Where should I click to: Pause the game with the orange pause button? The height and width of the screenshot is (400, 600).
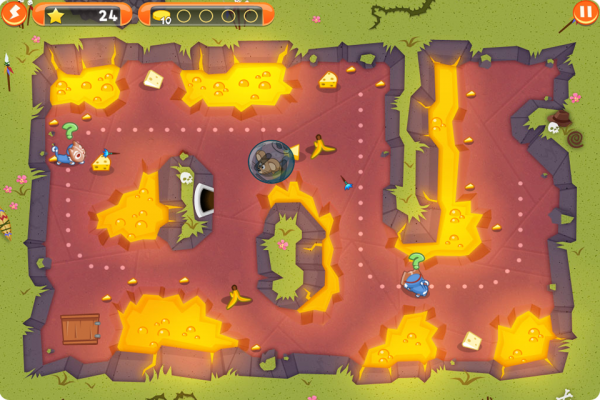(584, 13)
